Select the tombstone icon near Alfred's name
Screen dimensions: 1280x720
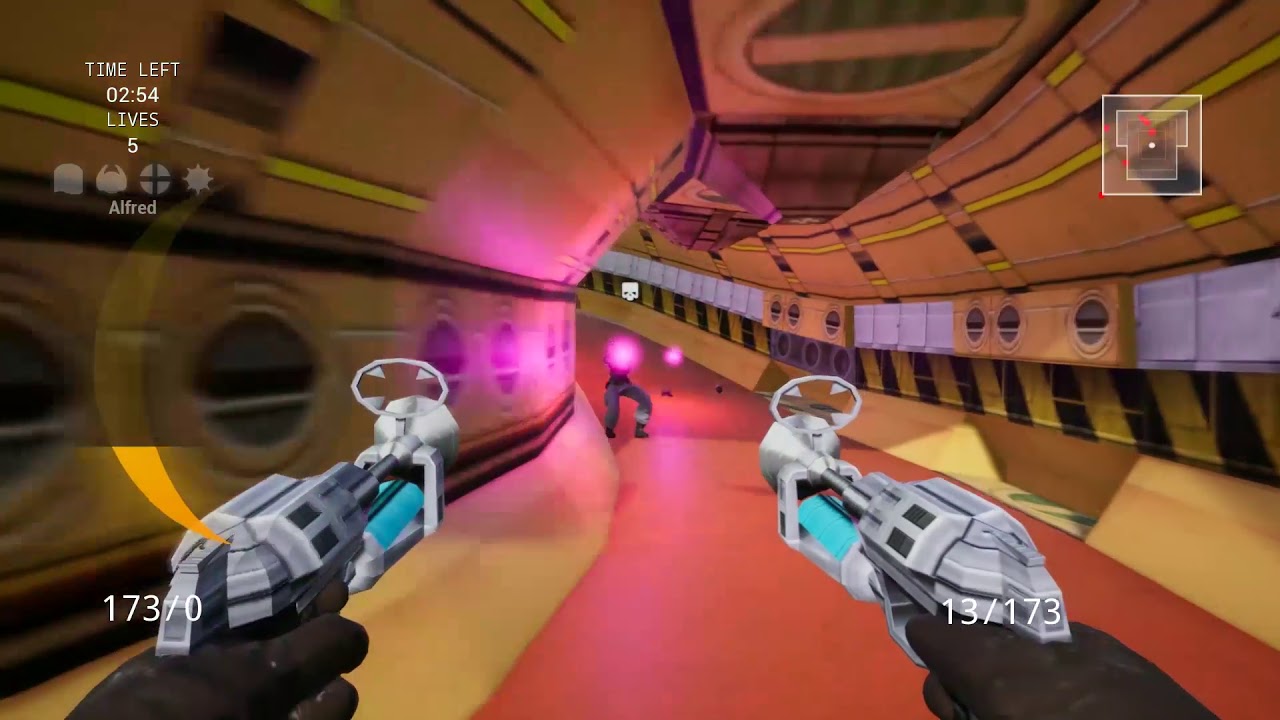point(68,177)
